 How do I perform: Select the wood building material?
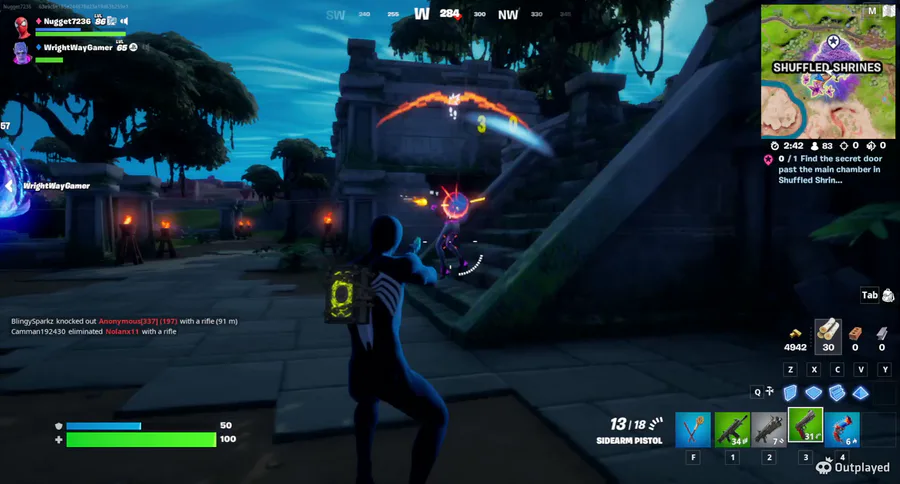(x=827, y=333)
